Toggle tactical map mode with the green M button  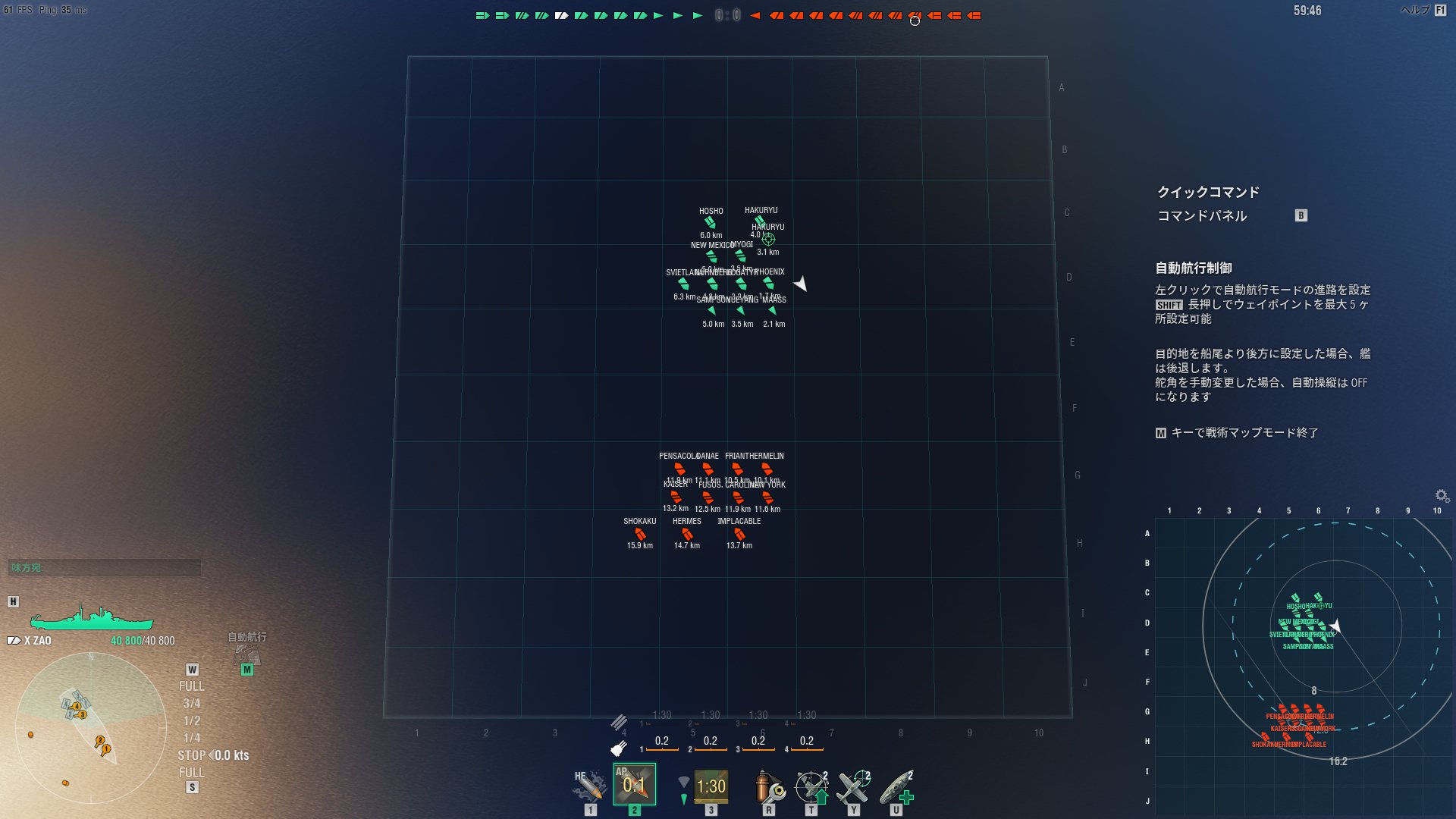pyautogui.click(x=246, y=670)
